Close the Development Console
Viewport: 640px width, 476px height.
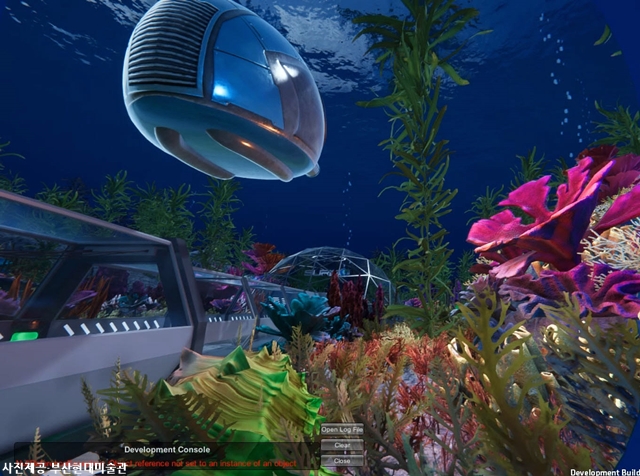[342, 461]
